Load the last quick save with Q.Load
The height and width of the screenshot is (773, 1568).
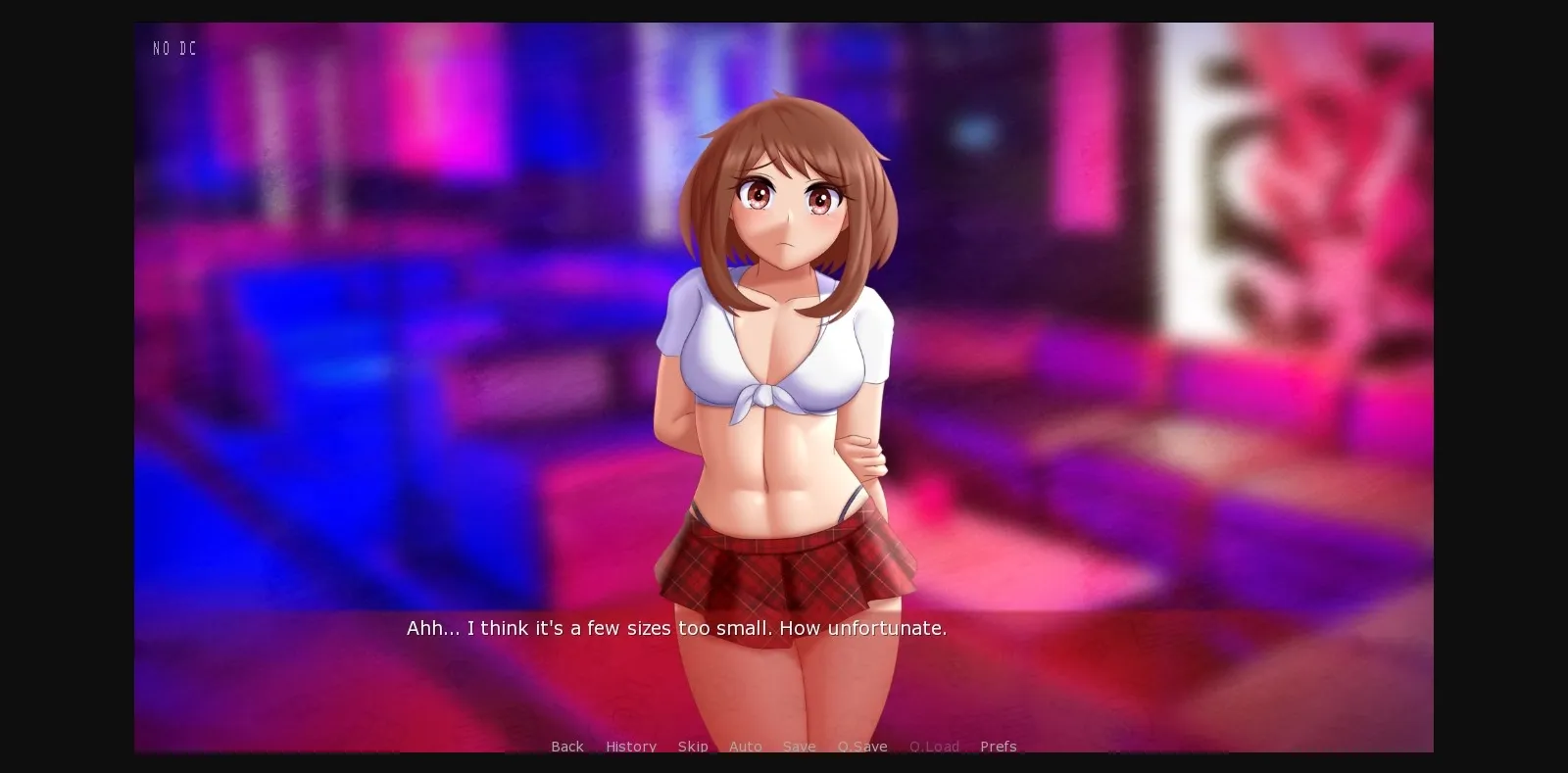pos(933,747)
